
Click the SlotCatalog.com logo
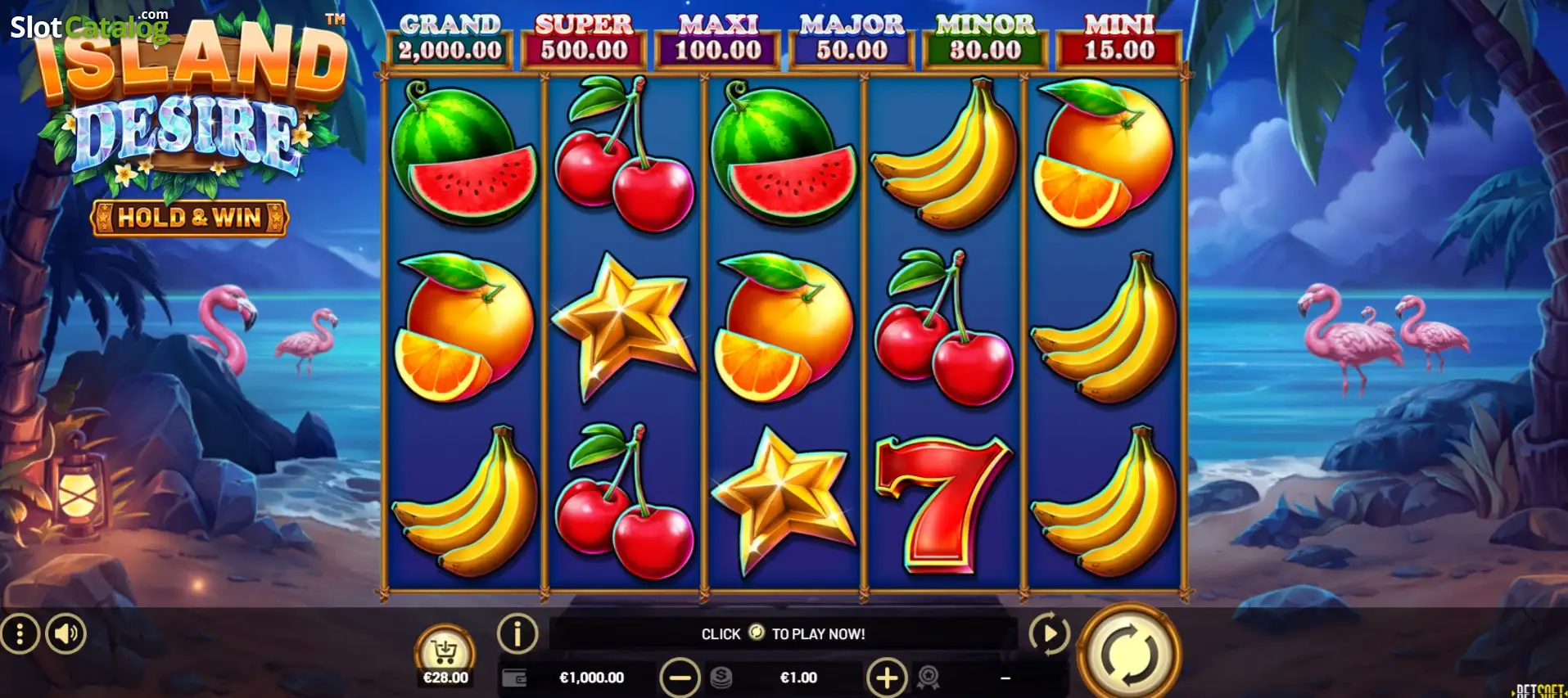click(88, 26)
